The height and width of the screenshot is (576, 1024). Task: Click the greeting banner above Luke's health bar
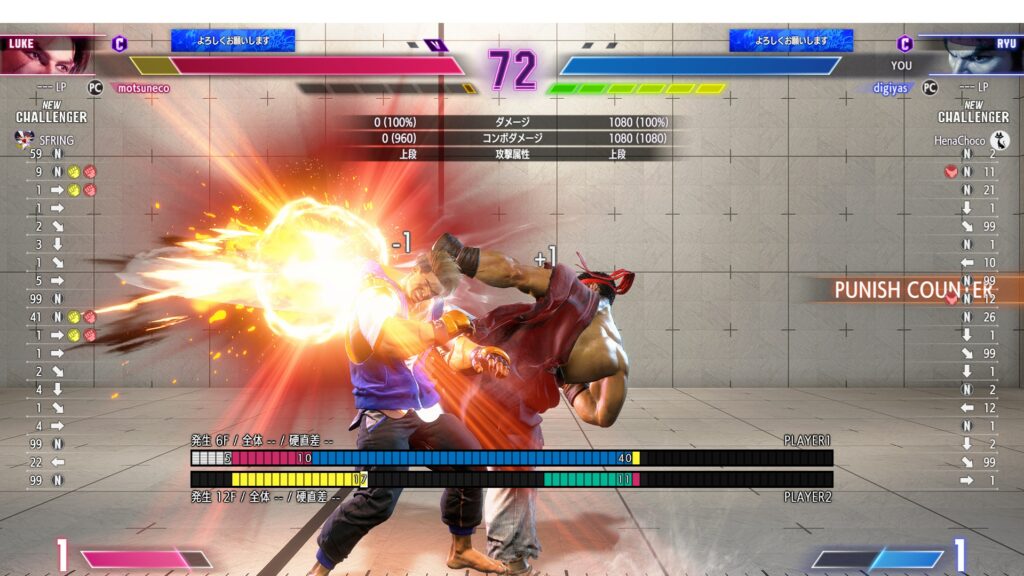pyautogui.click(x=233, y=40)
